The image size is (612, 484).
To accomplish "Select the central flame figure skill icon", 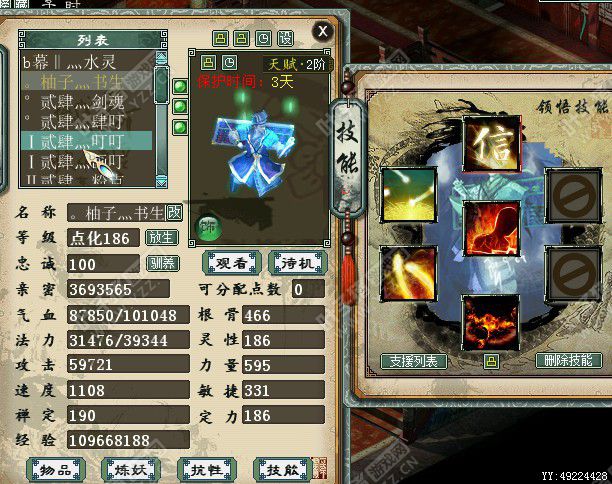I will pyautogui.click(x=491, y=229).
